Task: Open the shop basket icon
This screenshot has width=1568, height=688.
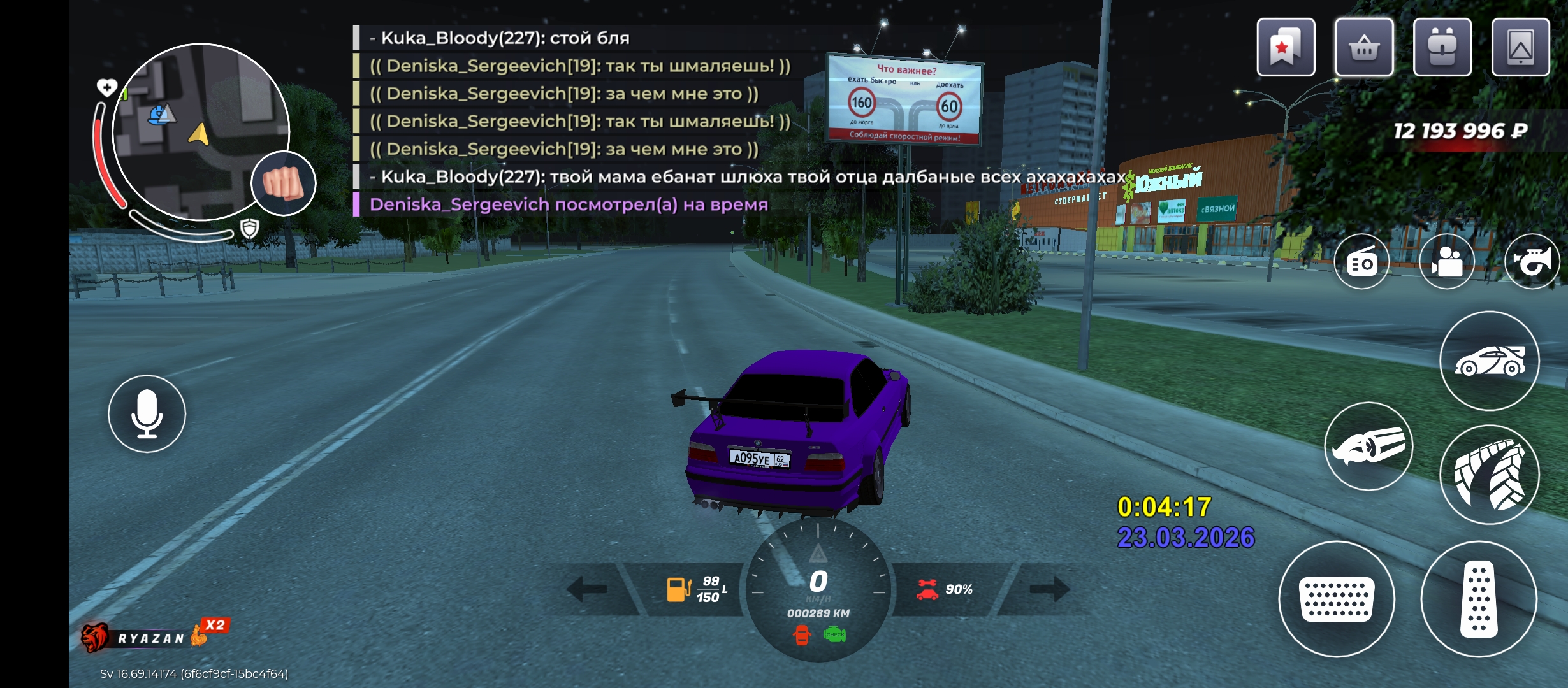Action: pos(1364,48)
